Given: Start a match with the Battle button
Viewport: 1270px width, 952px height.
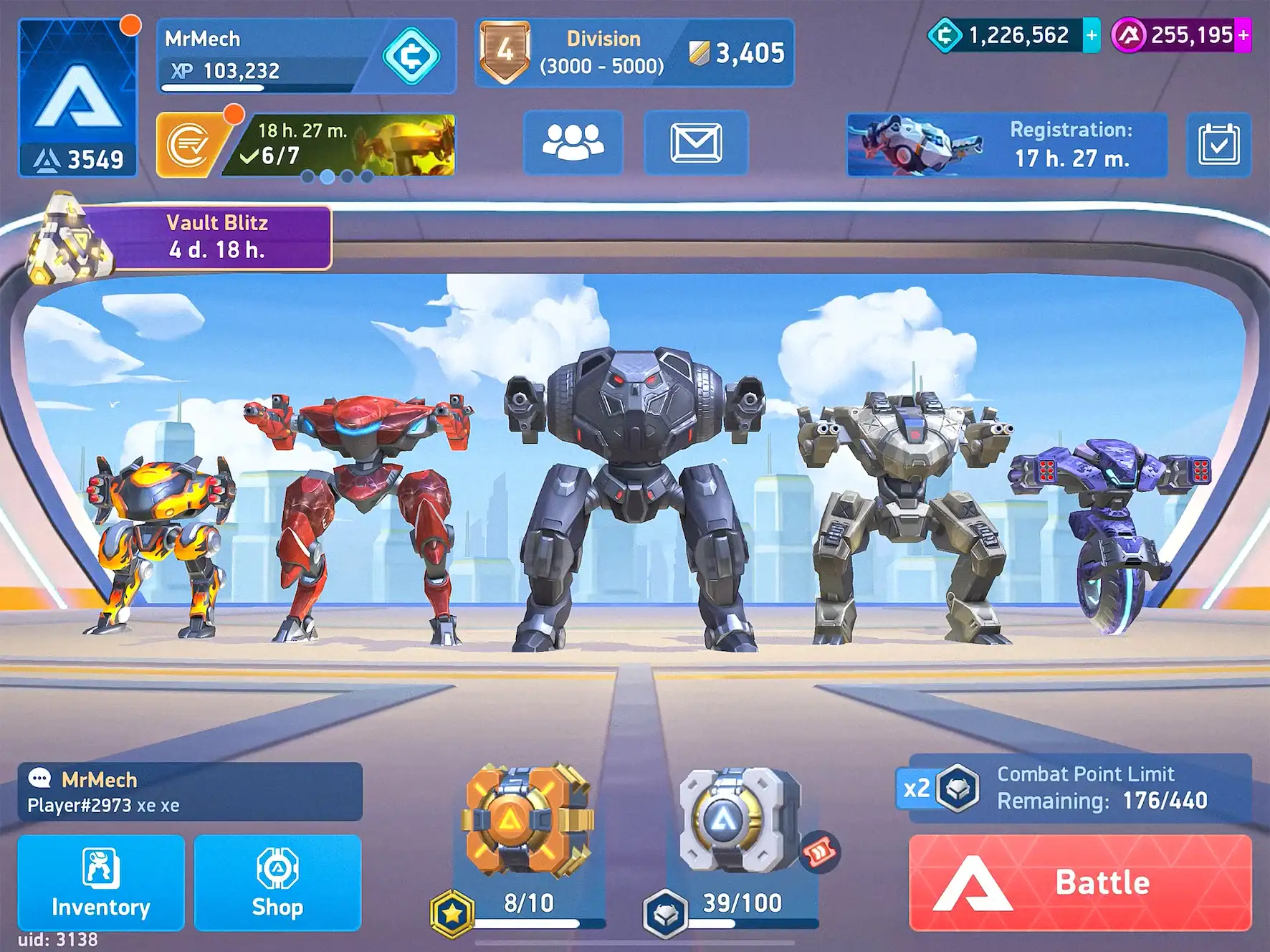Looking at the screenshot, I should 1079,882.
